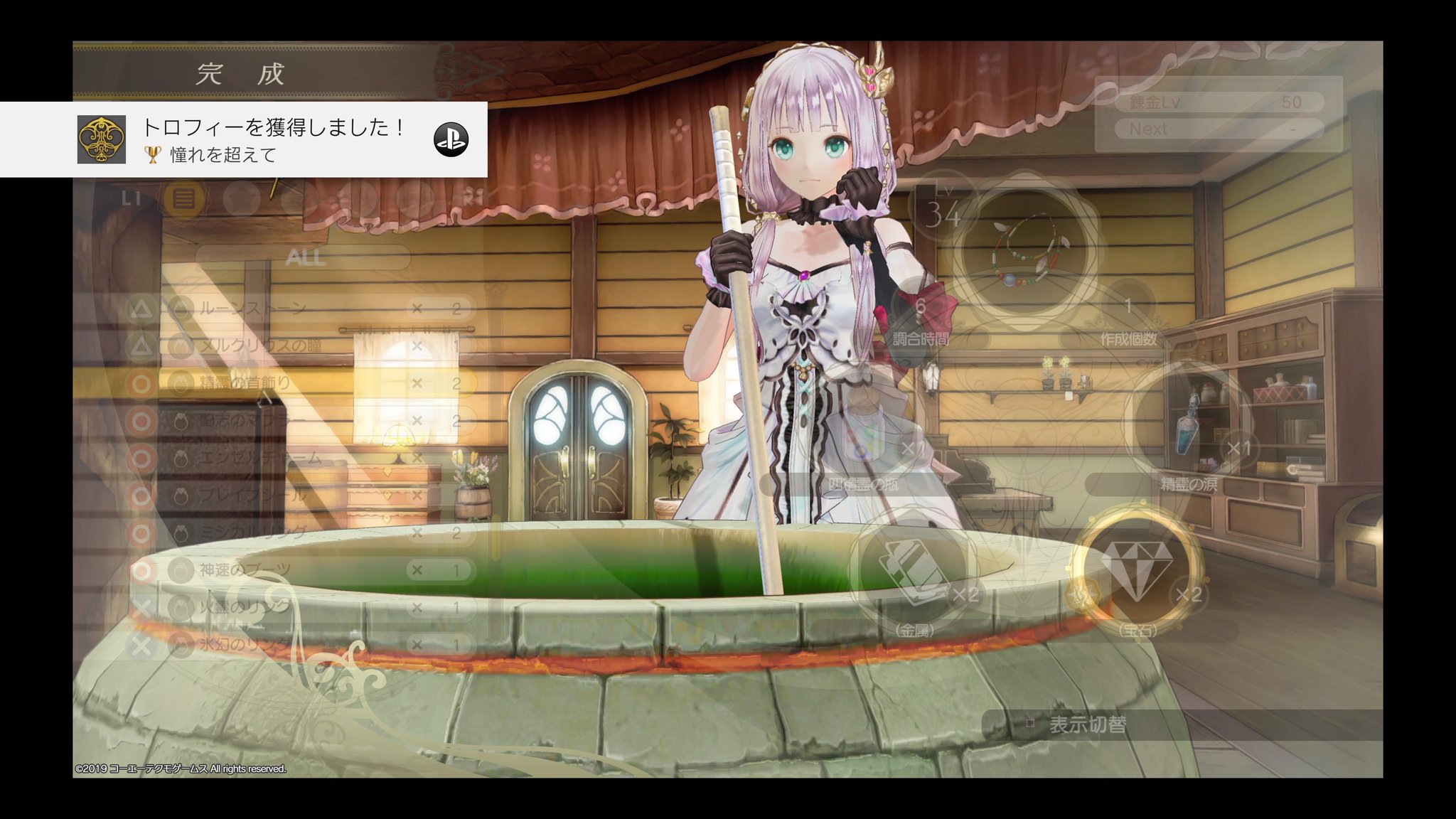Select the 金属 metal ingredient slot
1456x819 pixels.
tap(914, 569)
